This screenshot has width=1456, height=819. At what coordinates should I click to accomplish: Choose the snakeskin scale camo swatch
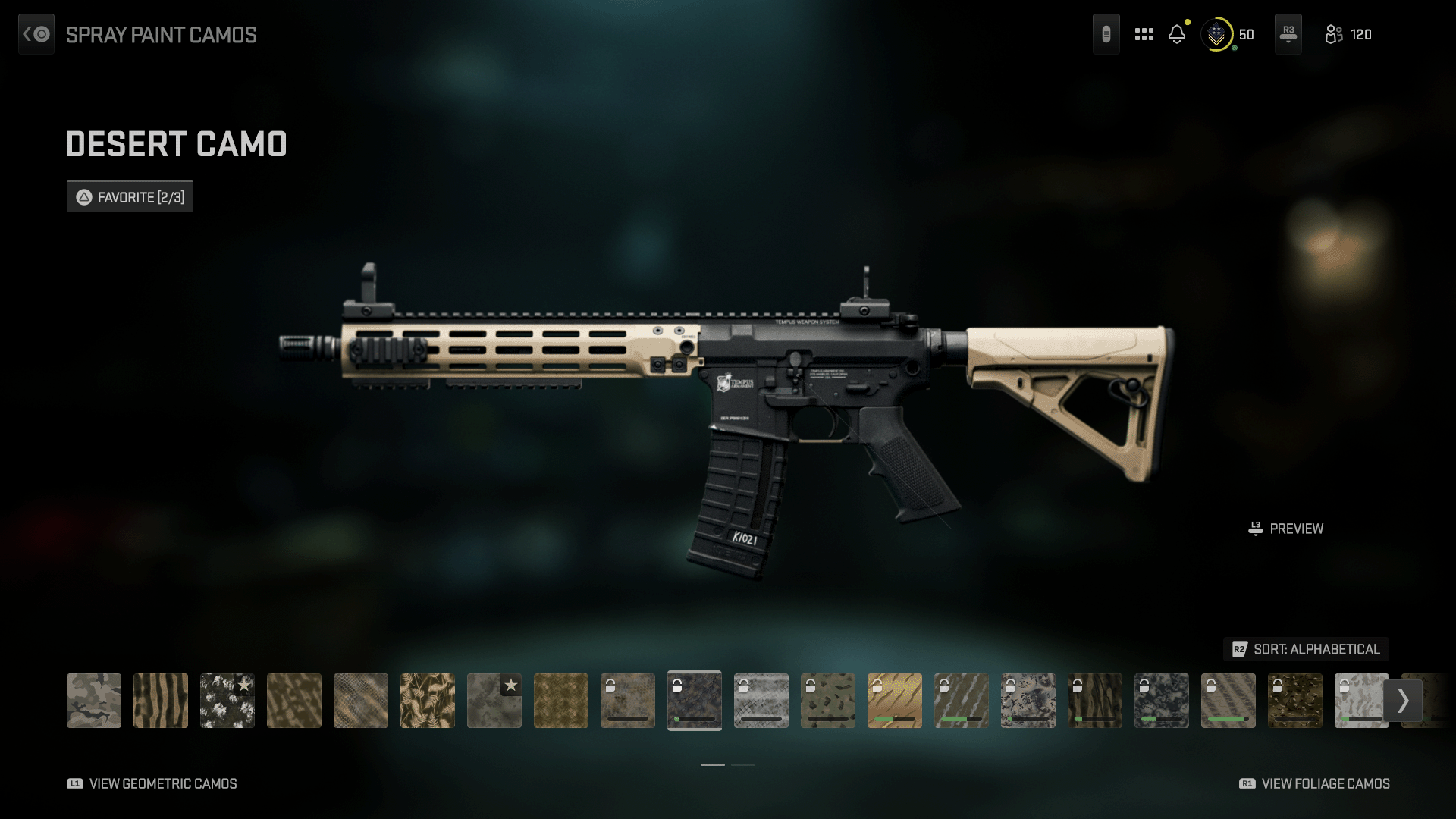[361, 701]
